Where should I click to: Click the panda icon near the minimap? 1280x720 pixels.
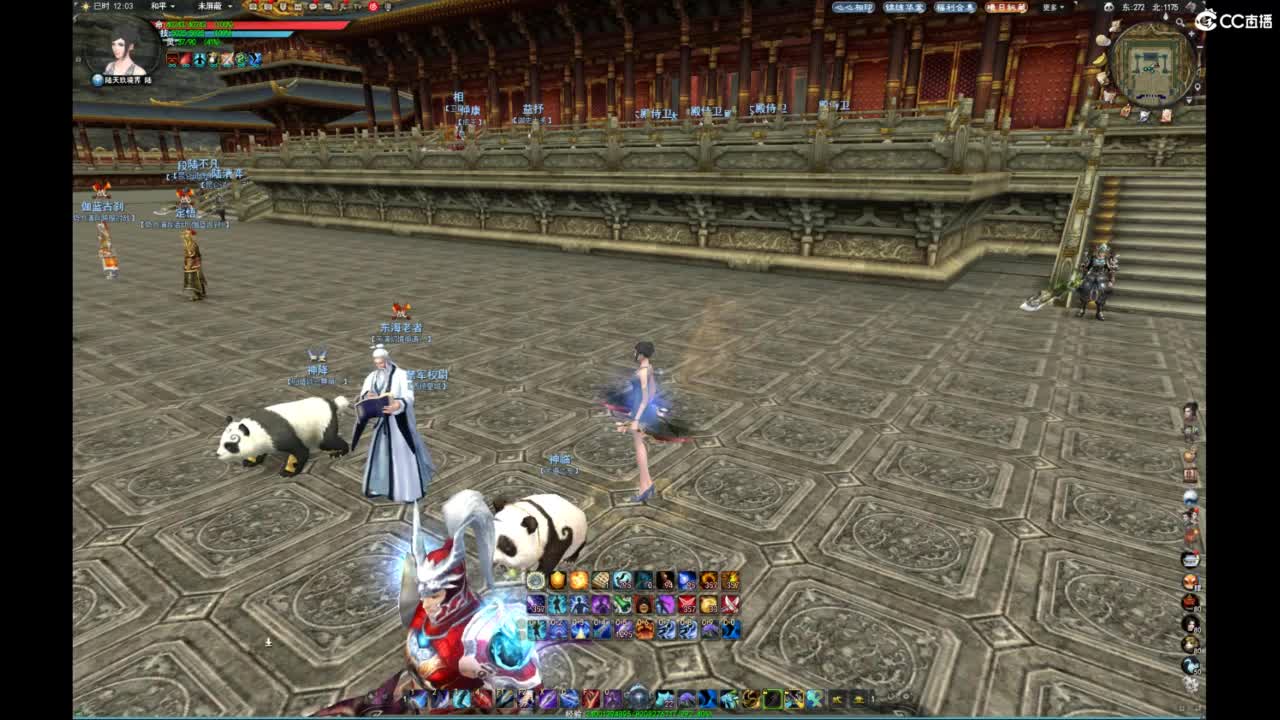1108,7
